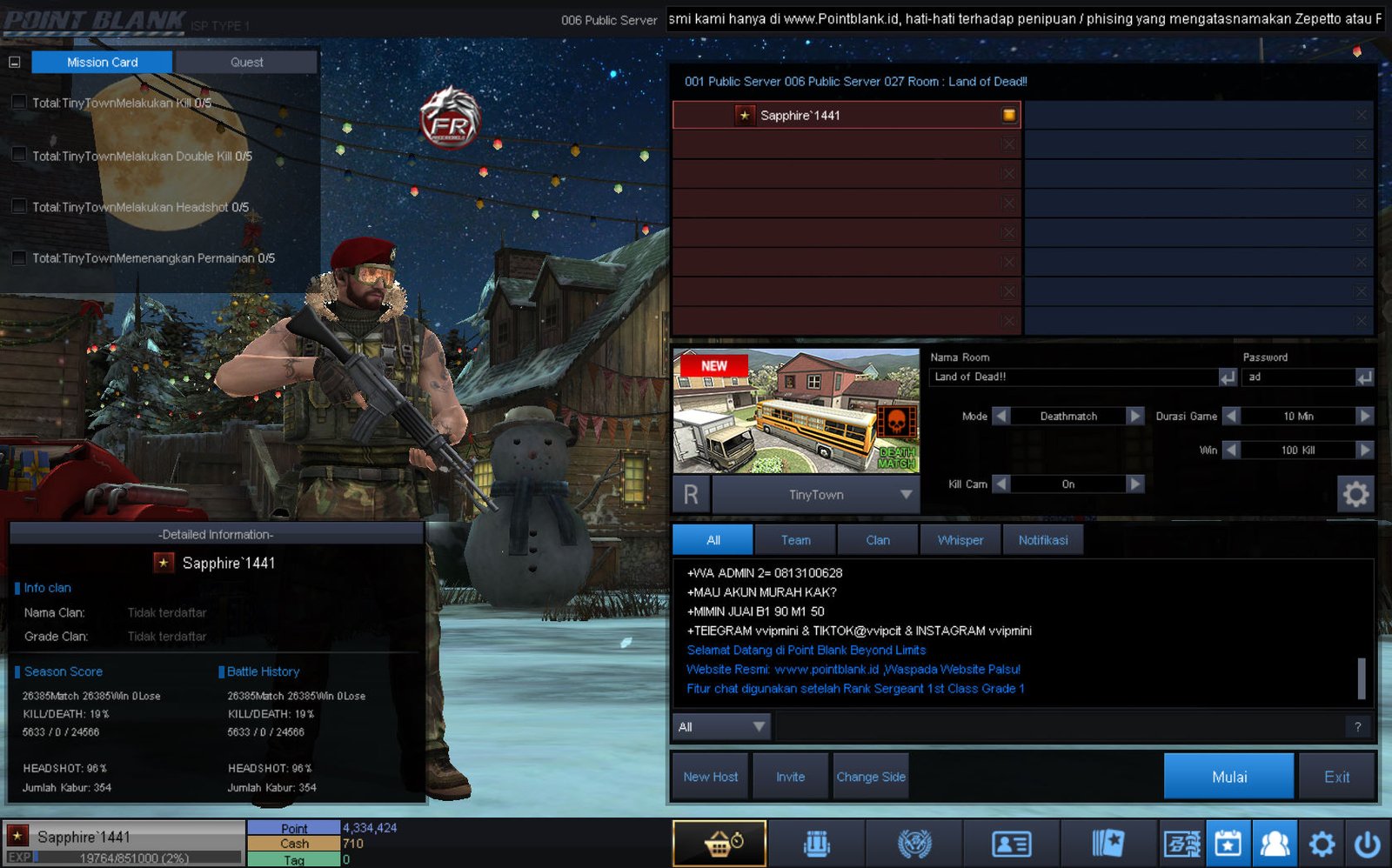Leave the room using the Exit button
The image size is (1392, 868).
pos(1336,776)
